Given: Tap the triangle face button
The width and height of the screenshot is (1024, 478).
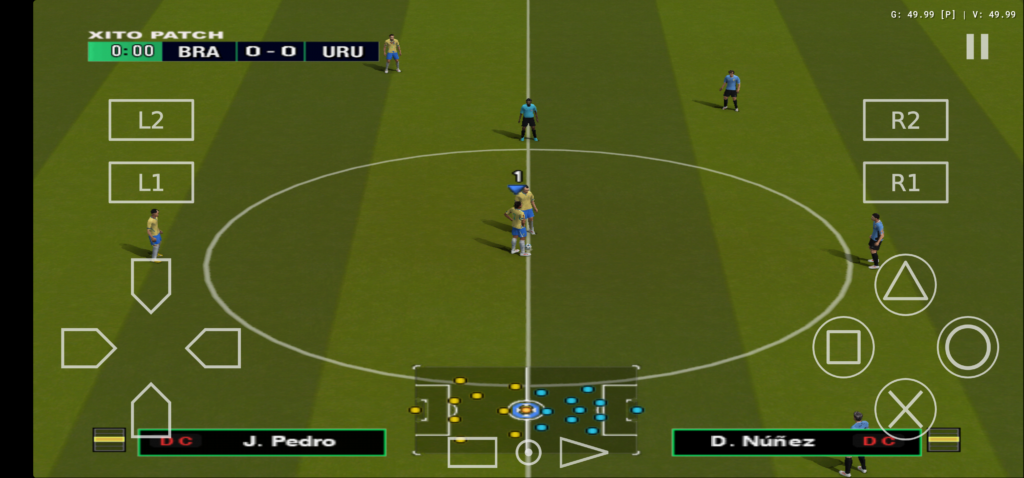Looking at the screenshot, I should click(905, 285).
